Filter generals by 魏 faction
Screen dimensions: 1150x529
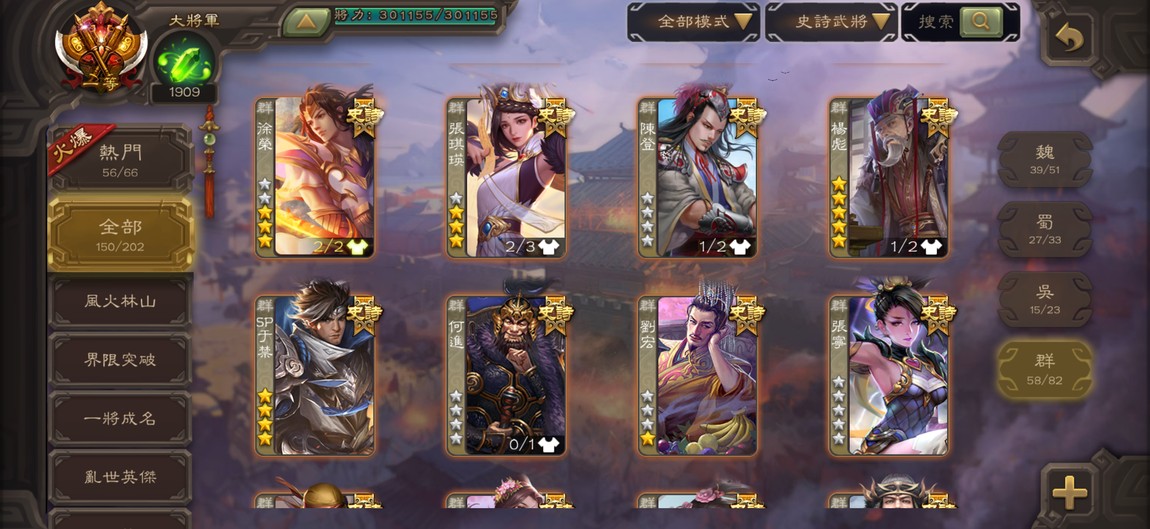click(1045, 159)
